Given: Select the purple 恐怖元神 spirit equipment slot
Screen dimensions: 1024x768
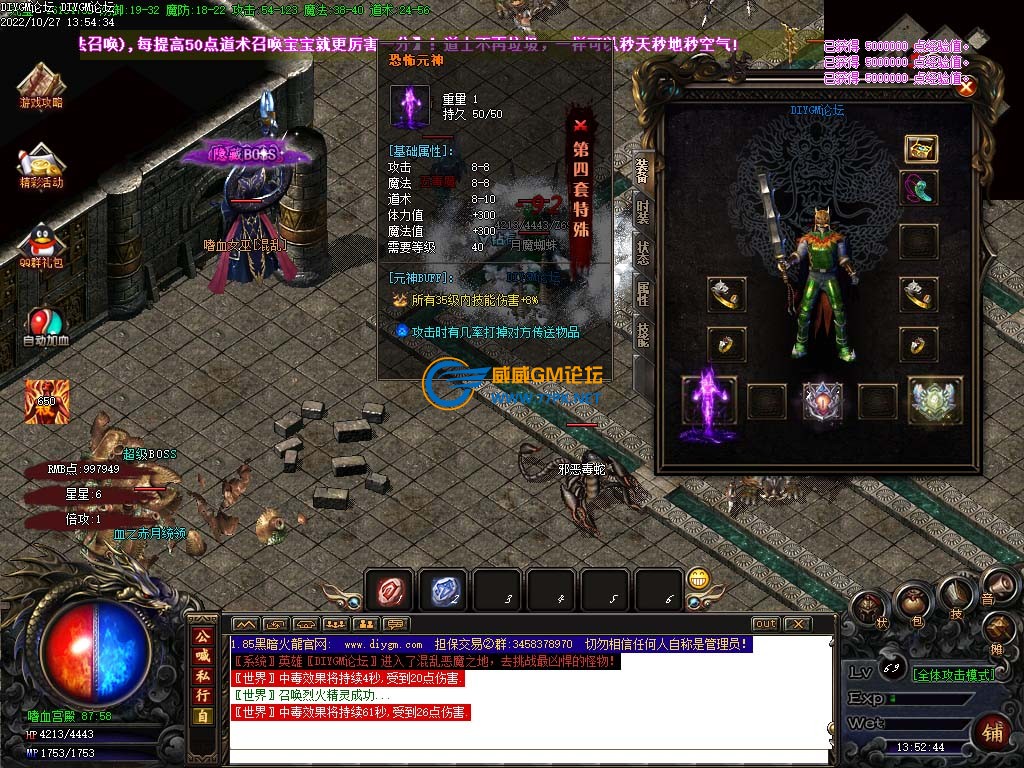Looking at the screenshot, I should [709, 402].
